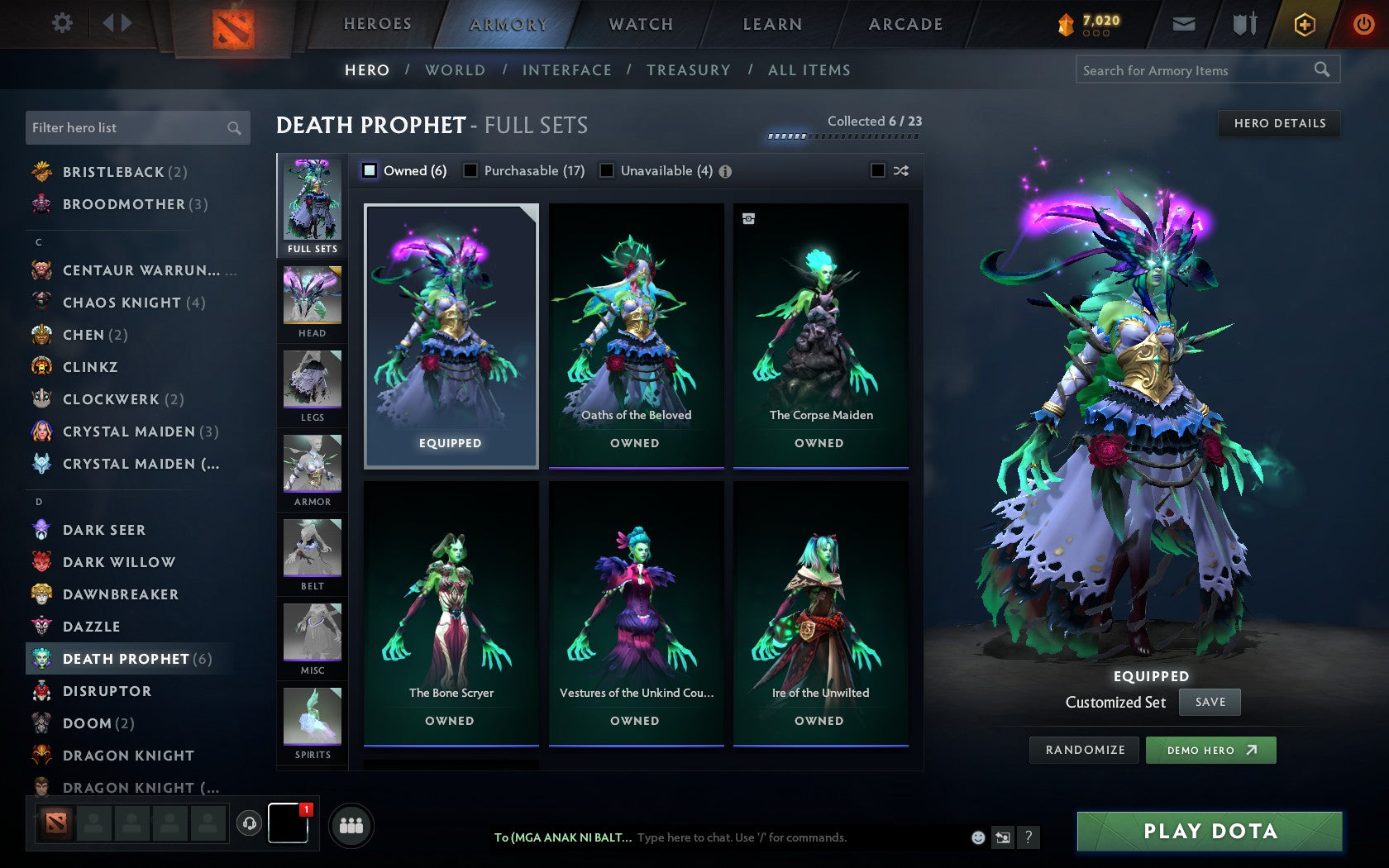Open the emoticon picker in chat
Viewport: 1389px width, 868px height.
(979, 837)
